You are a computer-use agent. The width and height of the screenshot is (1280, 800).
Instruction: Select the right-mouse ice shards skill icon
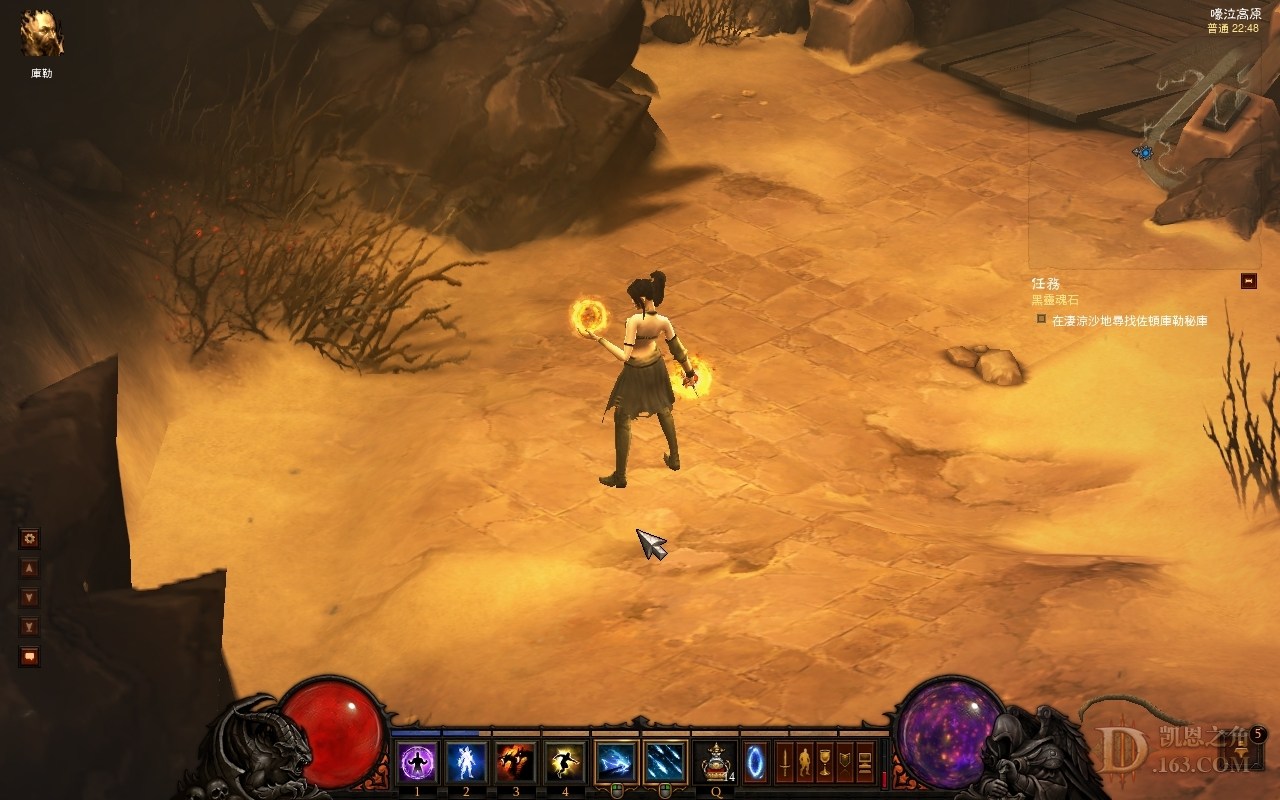pos(665,763)
